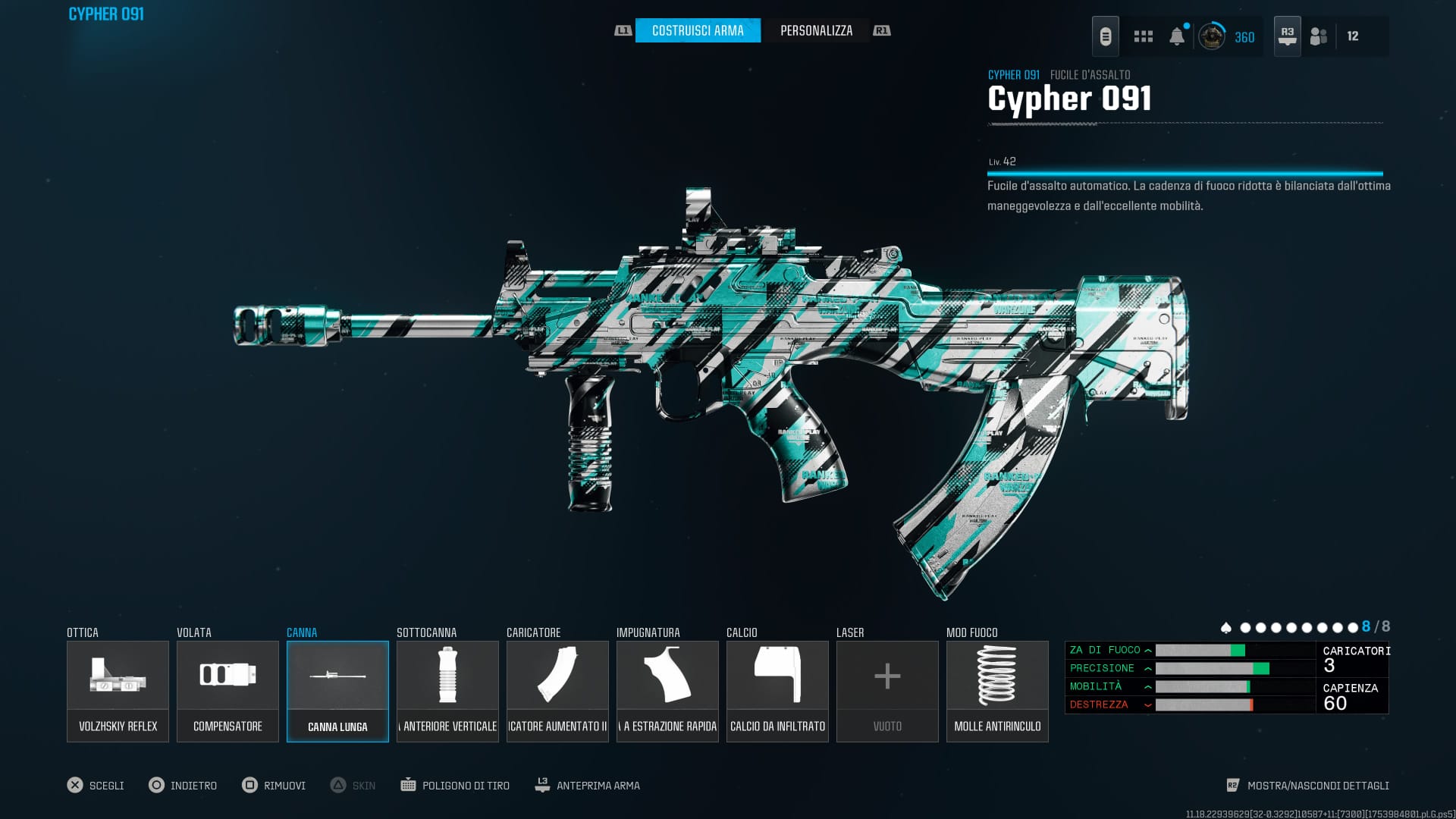Image resolution: width=1456 pixels, height=819 pixels.
Task: Go back with Indietro
Action: point(193,786)
